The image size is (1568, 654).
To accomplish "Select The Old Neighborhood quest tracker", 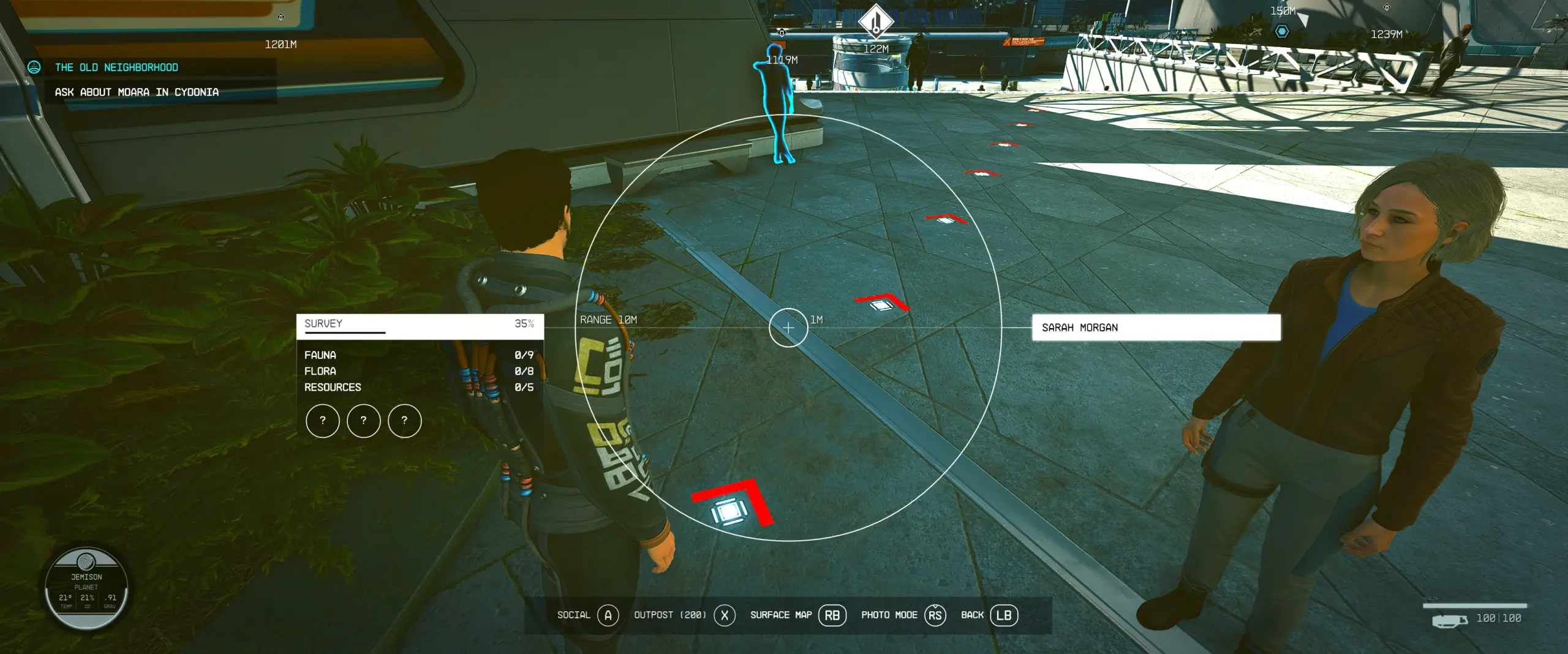I will click(x=116, y=67).
